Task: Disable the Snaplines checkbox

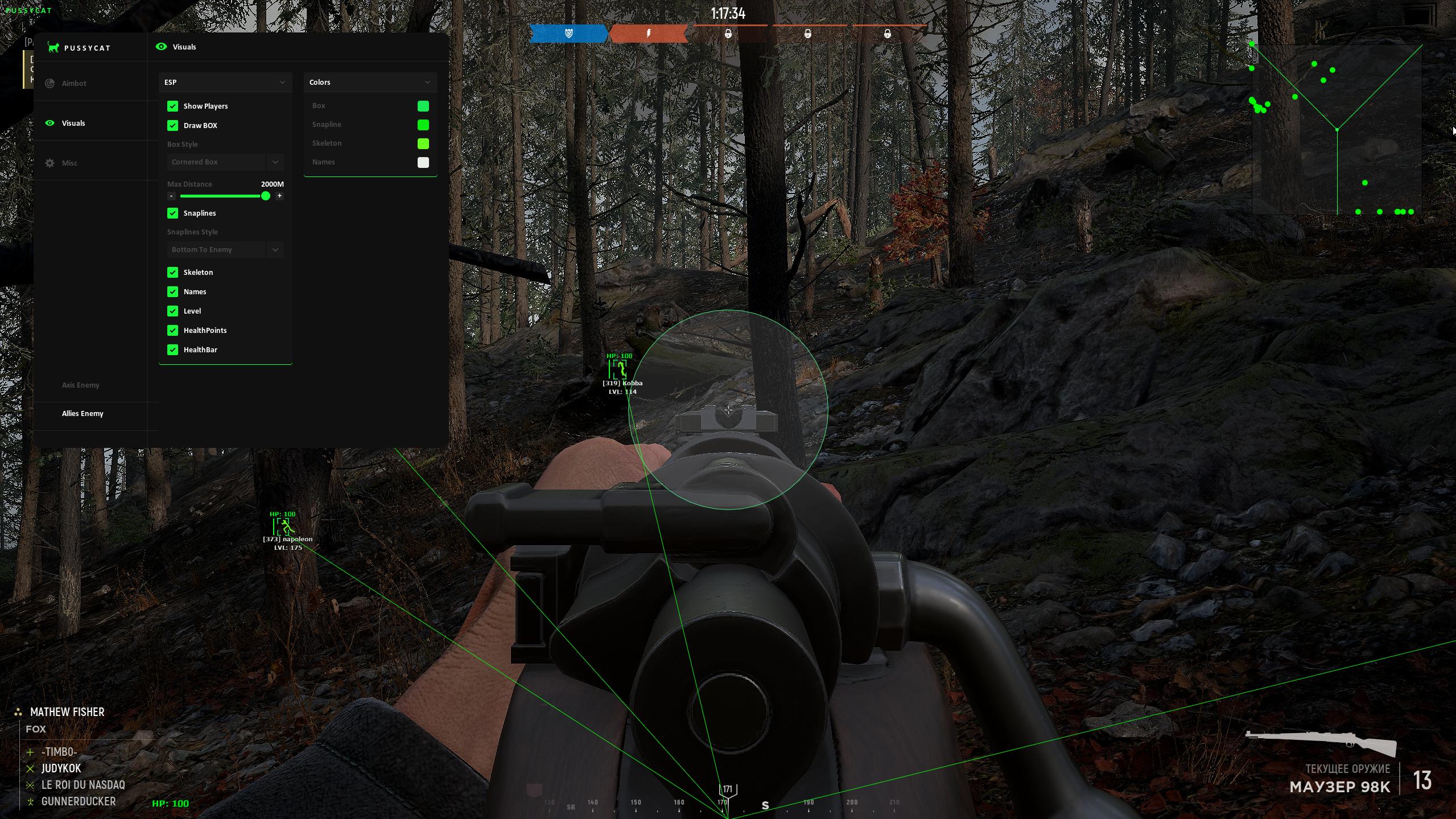Action: coord(172,213)
